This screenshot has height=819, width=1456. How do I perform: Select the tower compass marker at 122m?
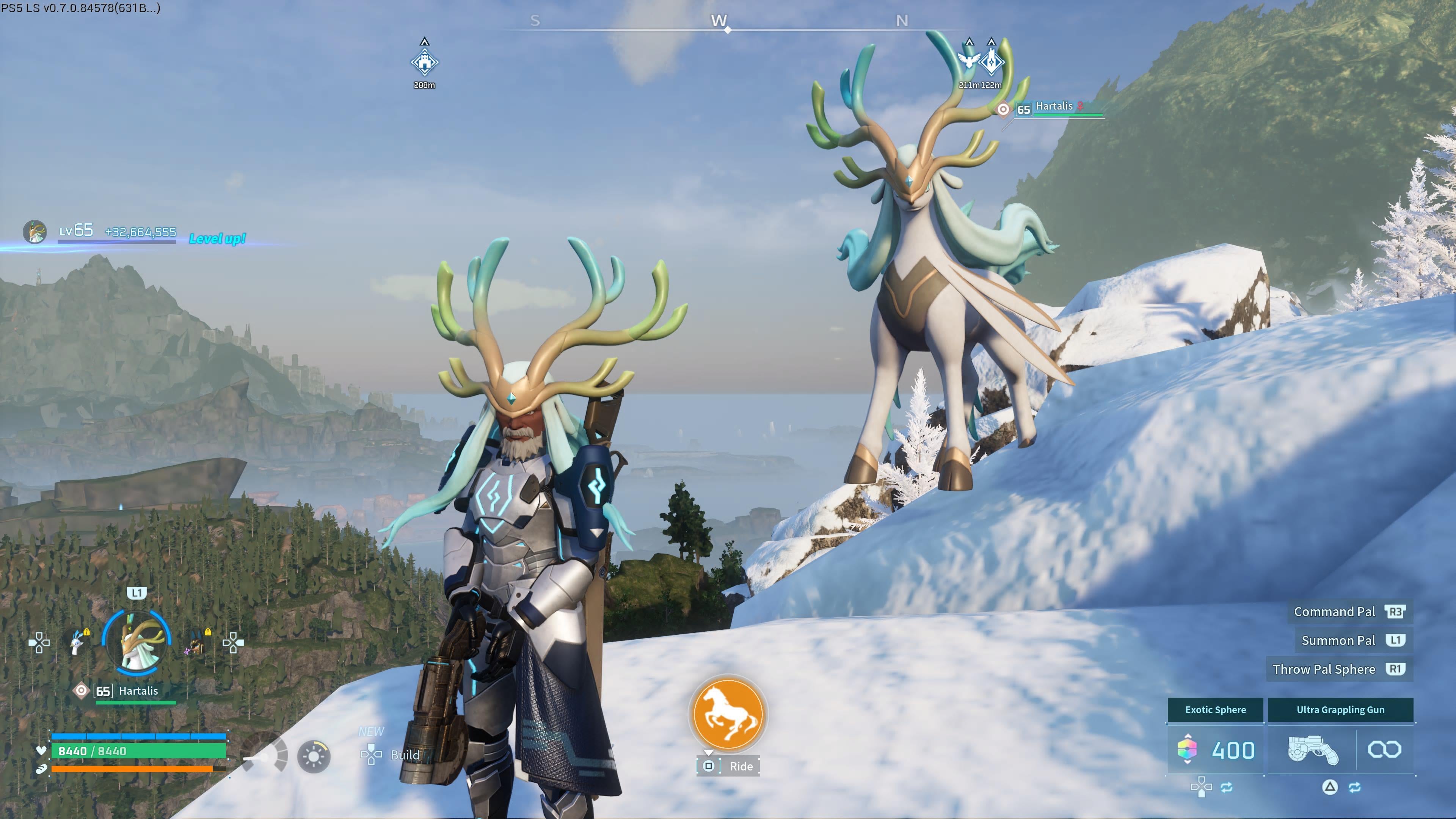pos(992,61)
